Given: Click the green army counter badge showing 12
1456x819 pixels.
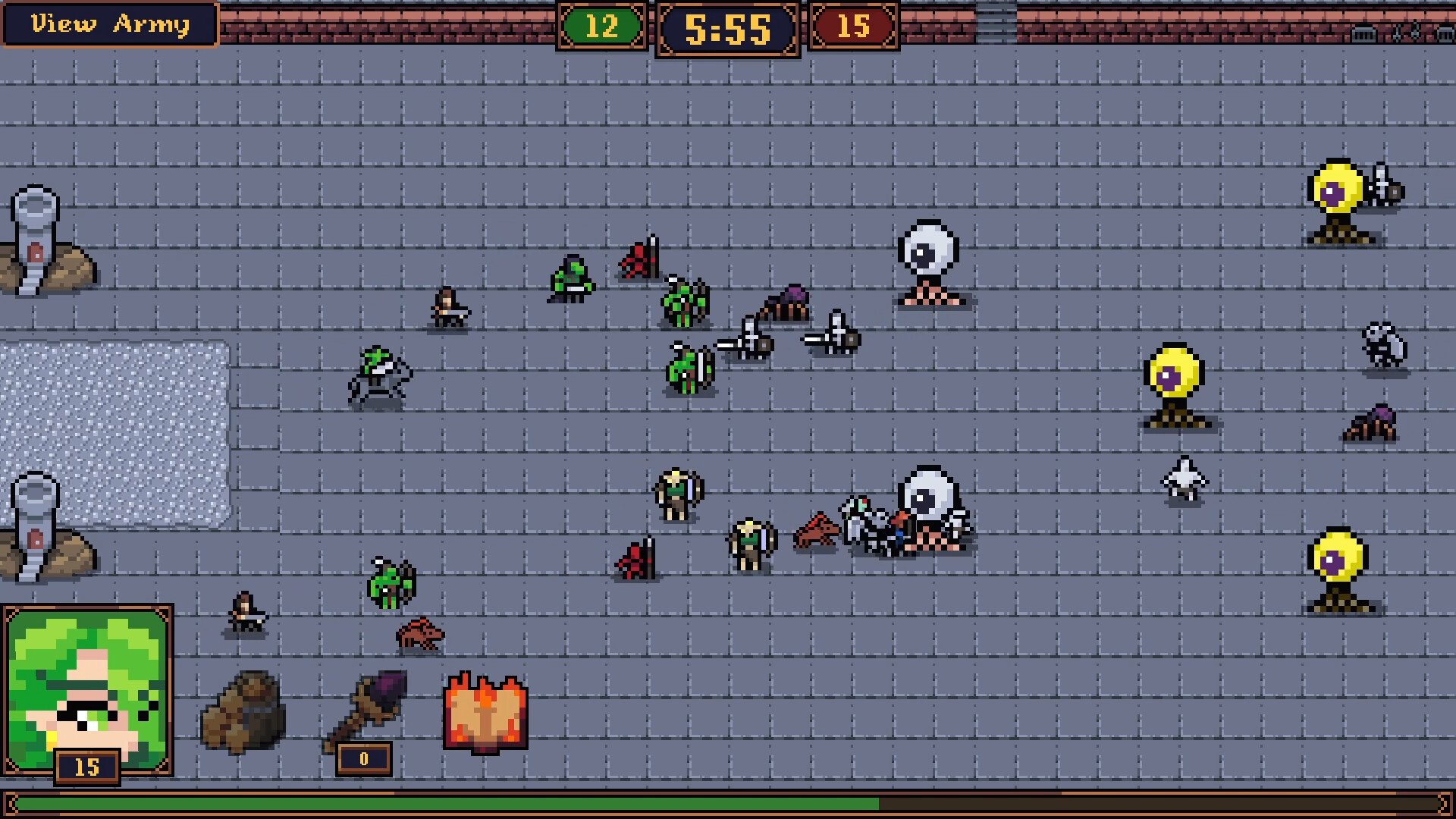Looking at the screenshot, I should [x=603, y=28].
